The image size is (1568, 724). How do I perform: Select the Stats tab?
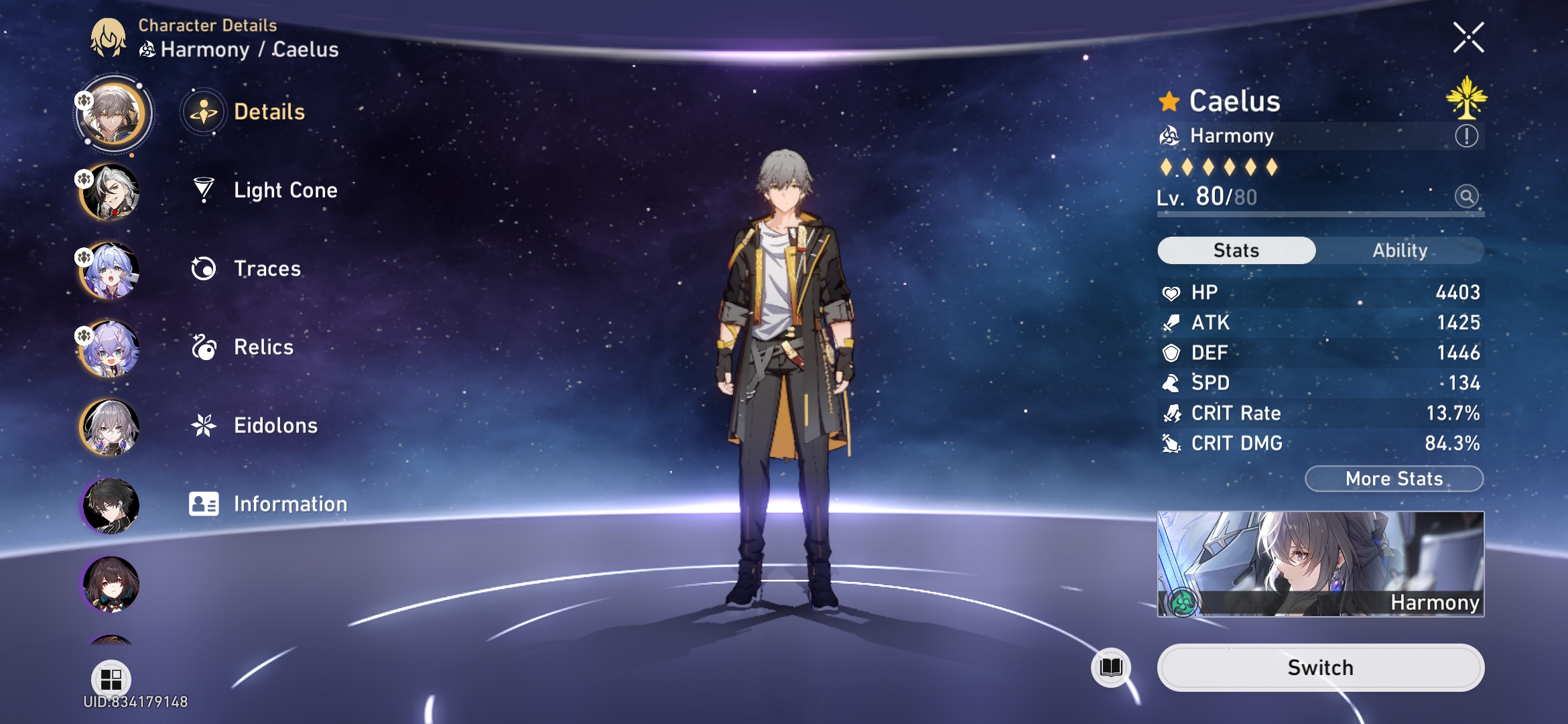click(1235, 250)
